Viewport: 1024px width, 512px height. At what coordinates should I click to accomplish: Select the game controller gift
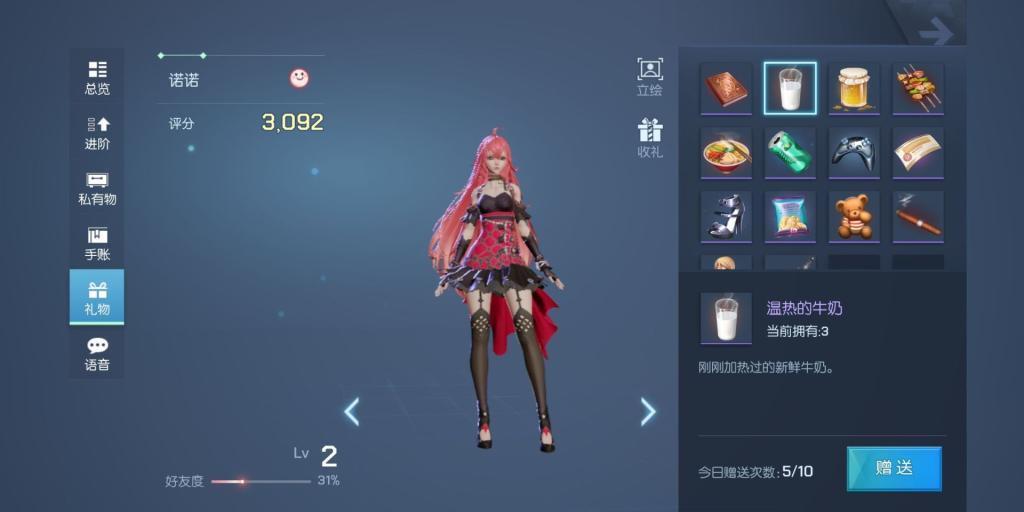click(x=854, y=153)
